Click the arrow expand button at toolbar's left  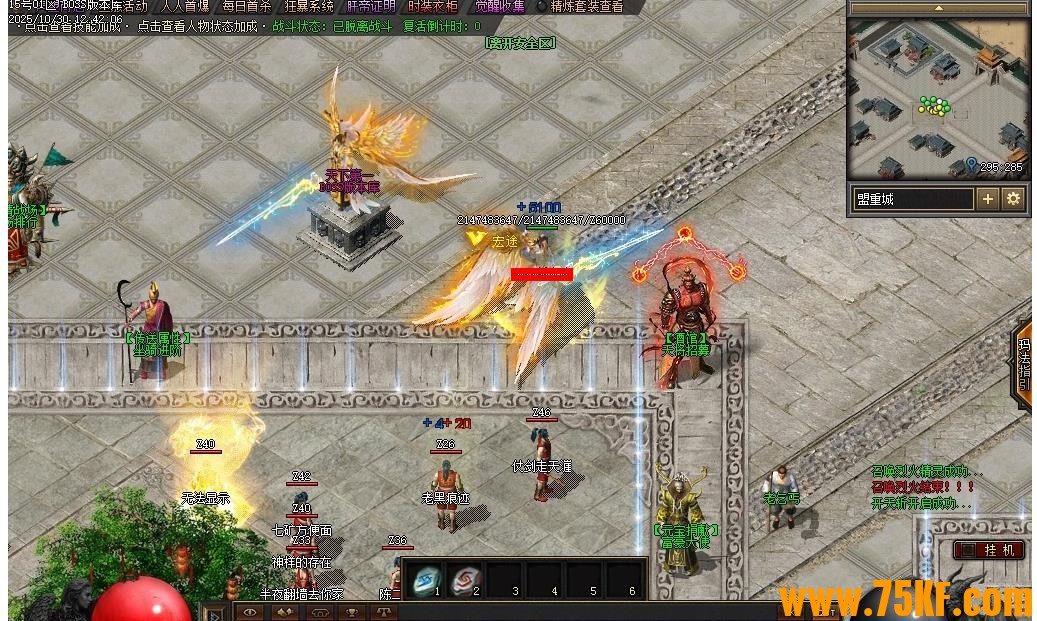pos(215,612)
